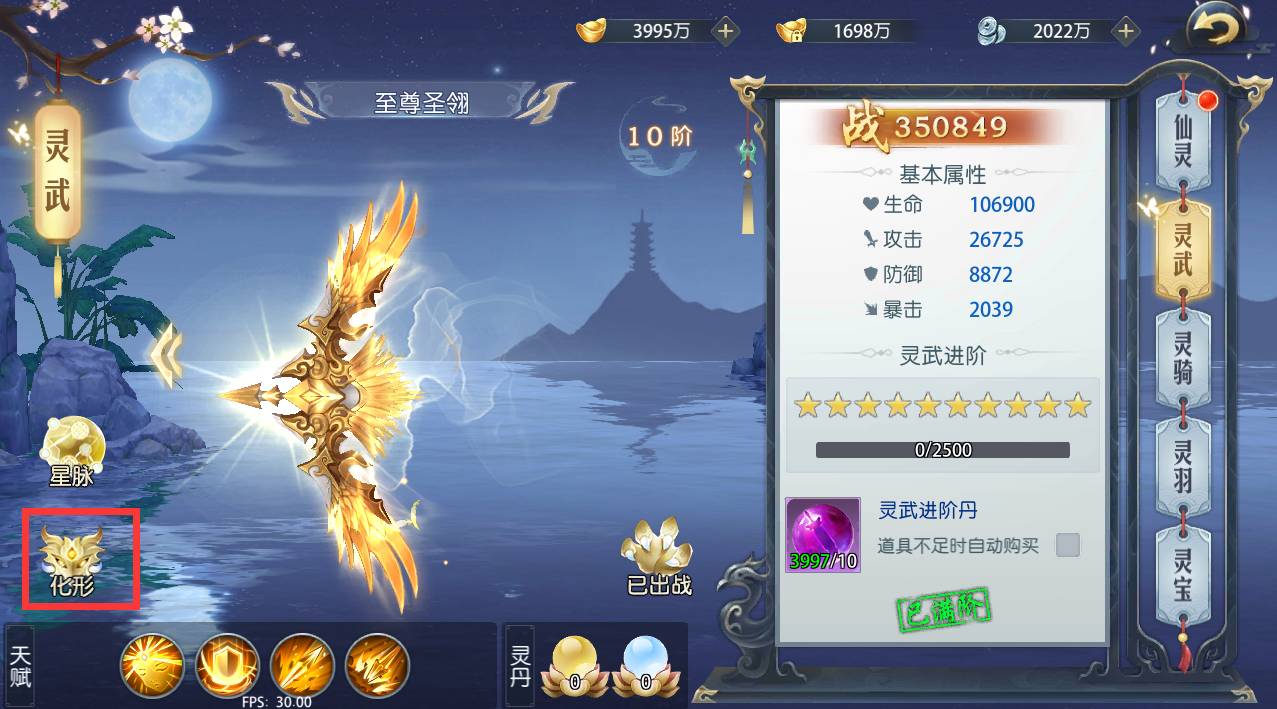
Task: Select the 灵武 side tab
Action: tap(1183, 250)
